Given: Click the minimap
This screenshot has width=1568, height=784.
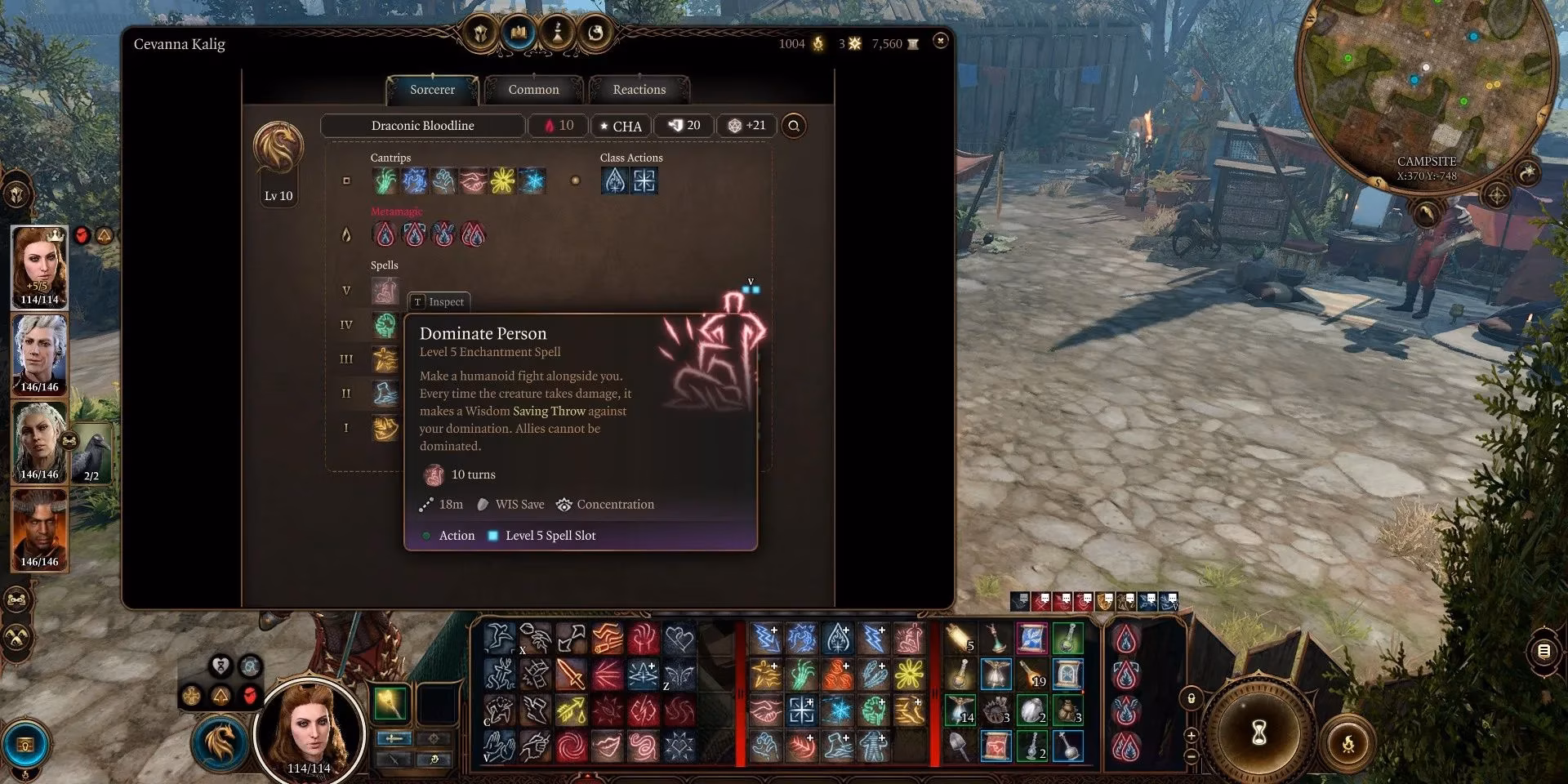Looking at the screenshot, I should [1425, 90].
